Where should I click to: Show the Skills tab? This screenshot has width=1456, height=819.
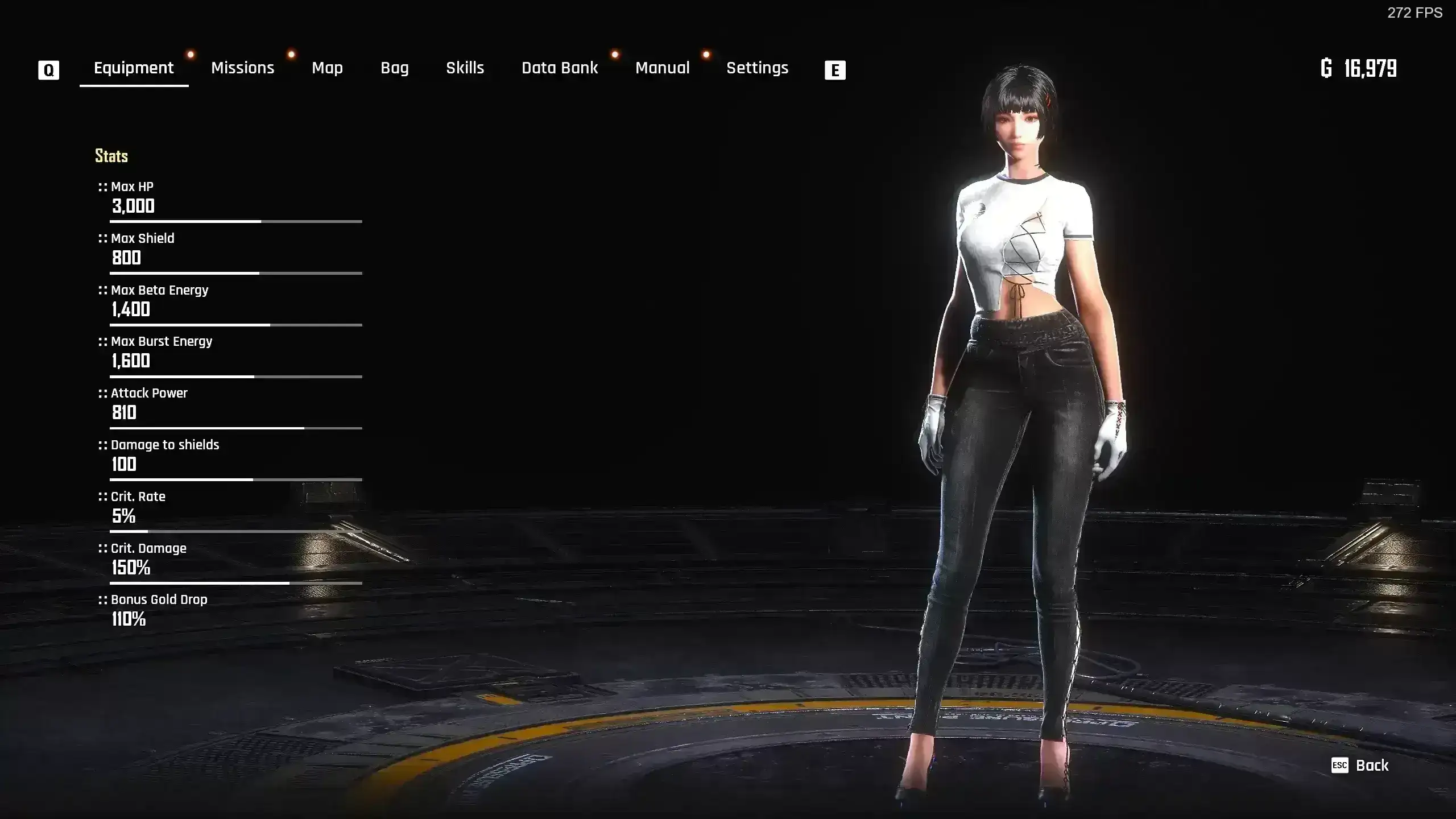tap(465, 68)
